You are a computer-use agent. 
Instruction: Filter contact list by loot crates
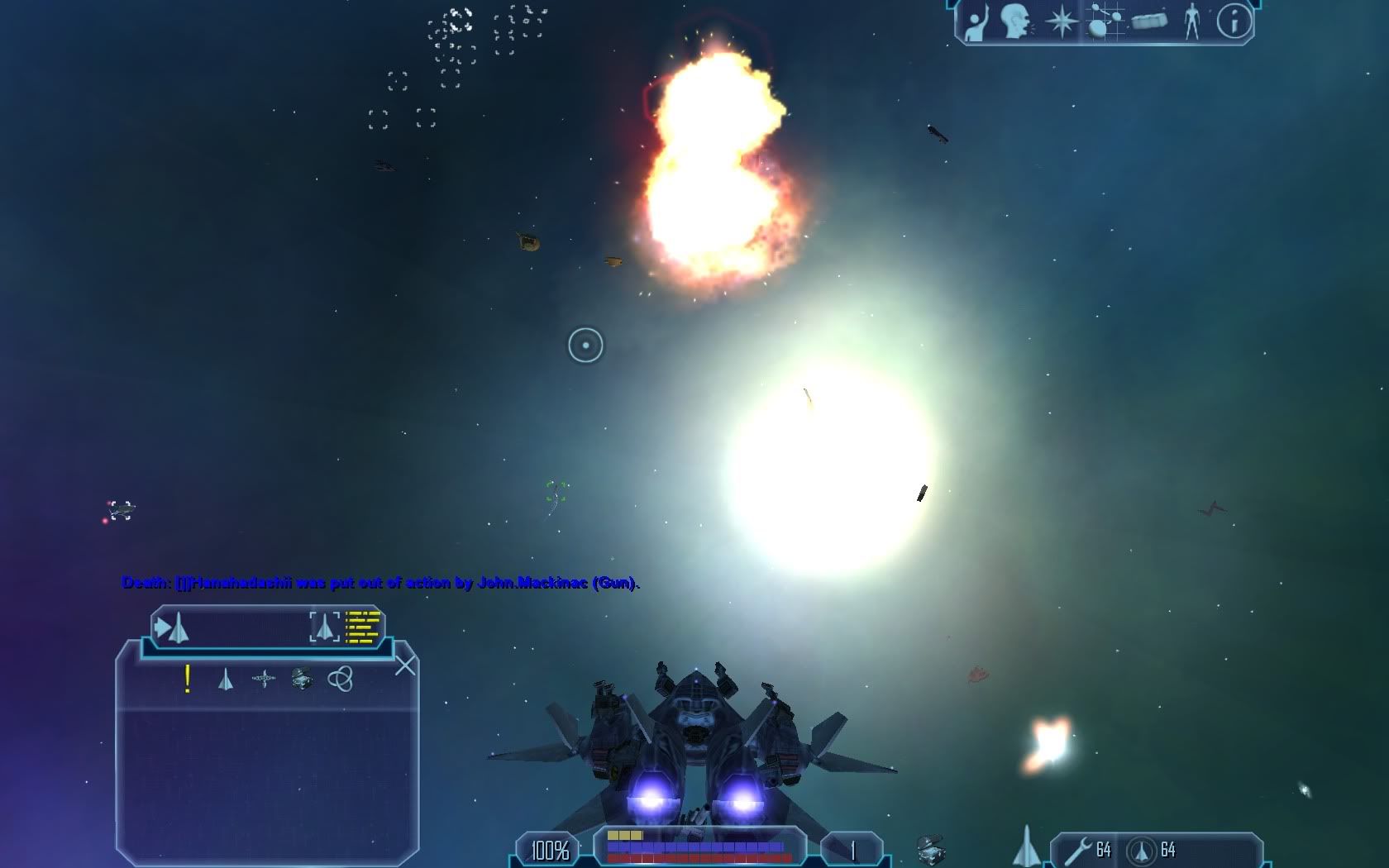(302, 680)
